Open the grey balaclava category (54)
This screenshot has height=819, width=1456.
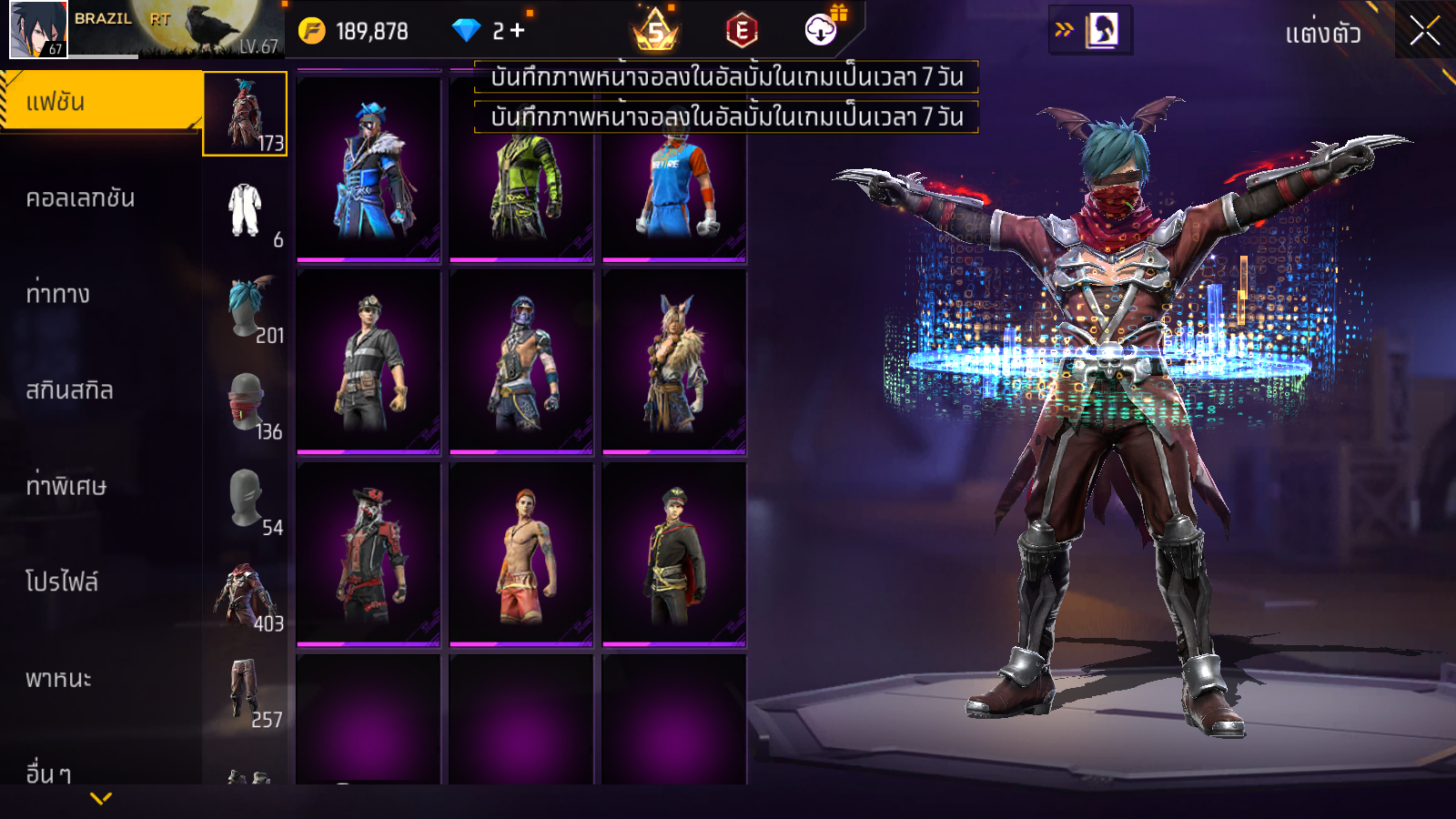click(x=245, y=499)
